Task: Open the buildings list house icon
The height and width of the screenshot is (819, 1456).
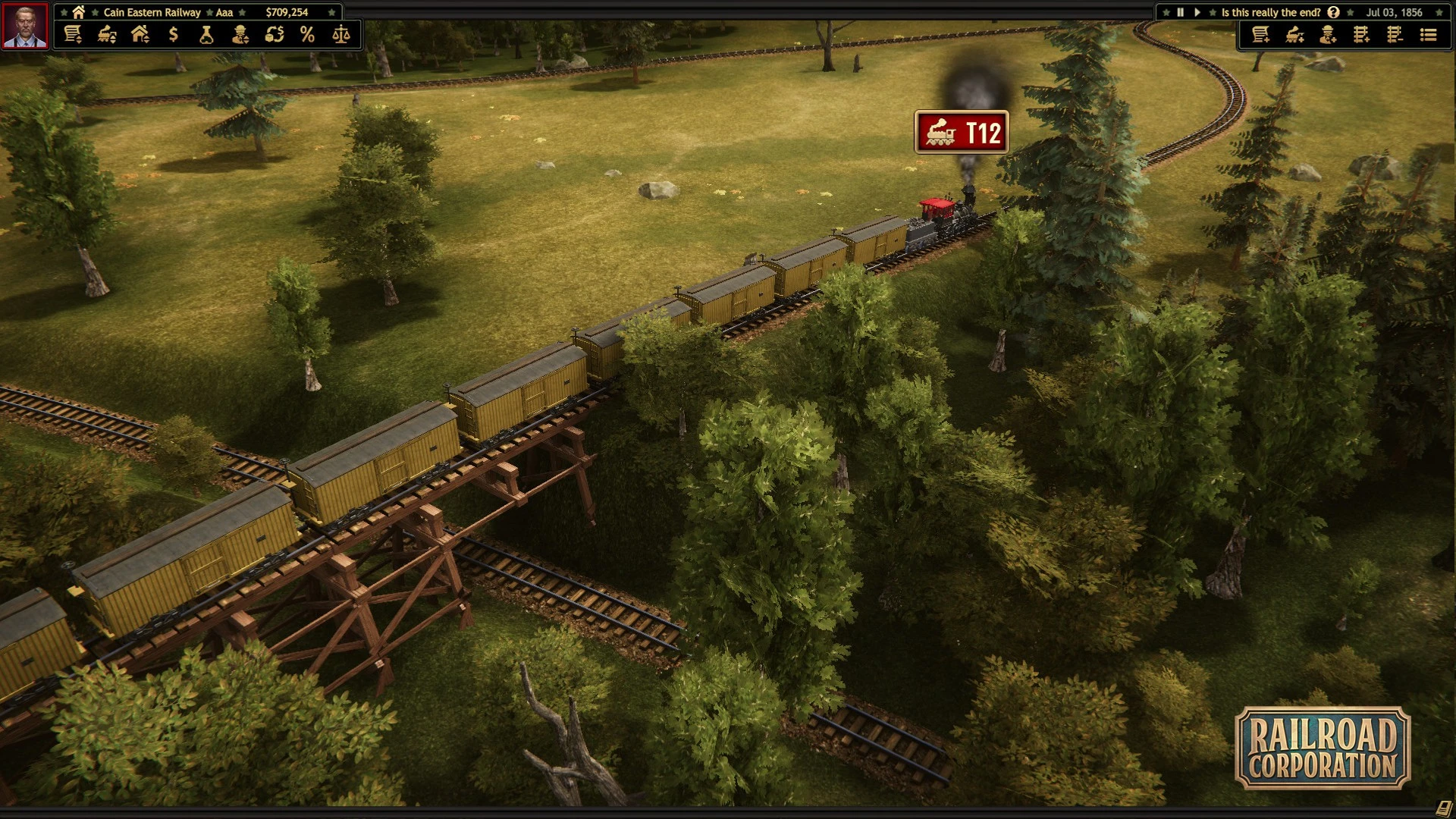Action: click(x=140, y=35)
